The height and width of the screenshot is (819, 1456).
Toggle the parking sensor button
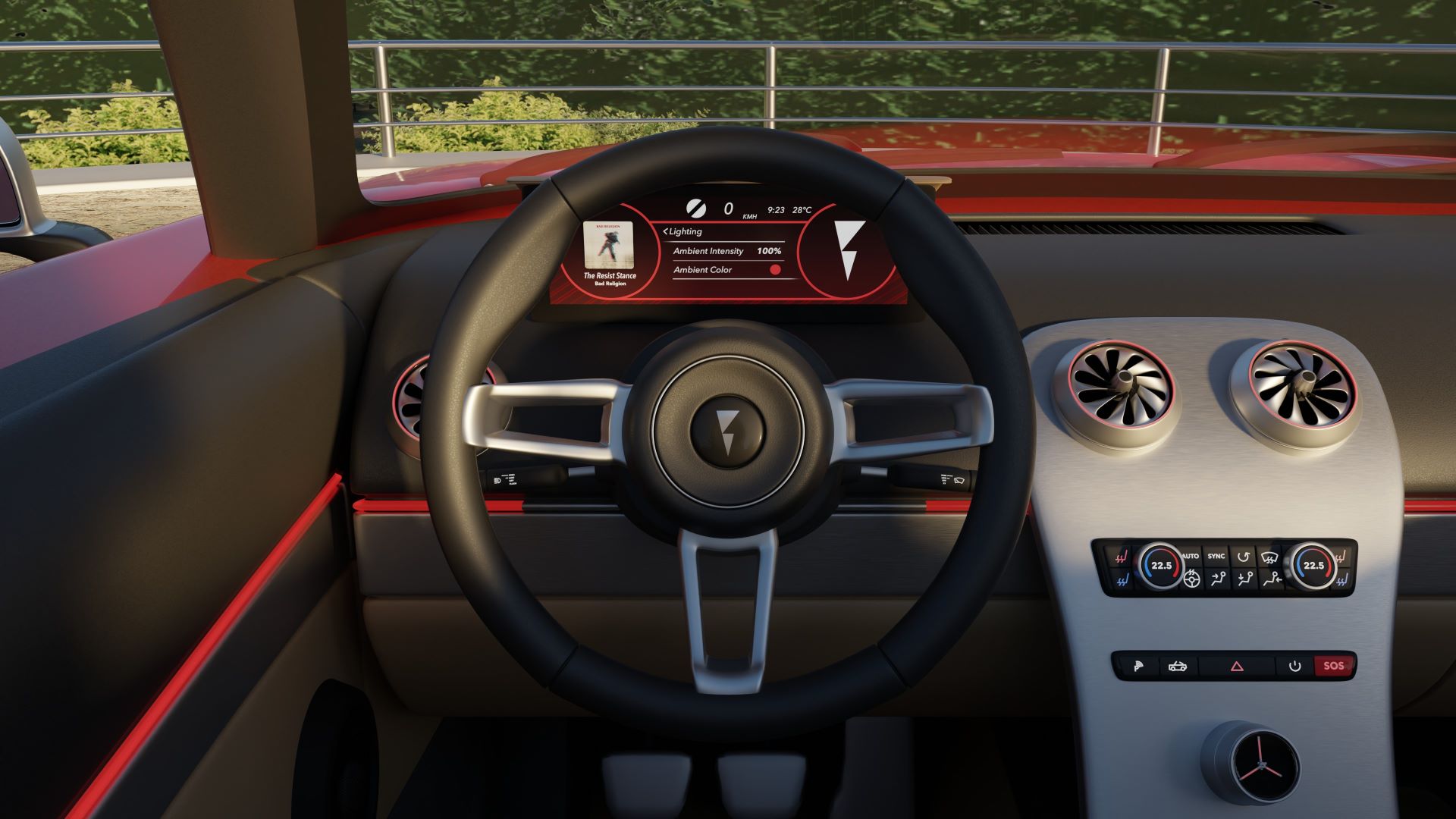[1137, 667]
